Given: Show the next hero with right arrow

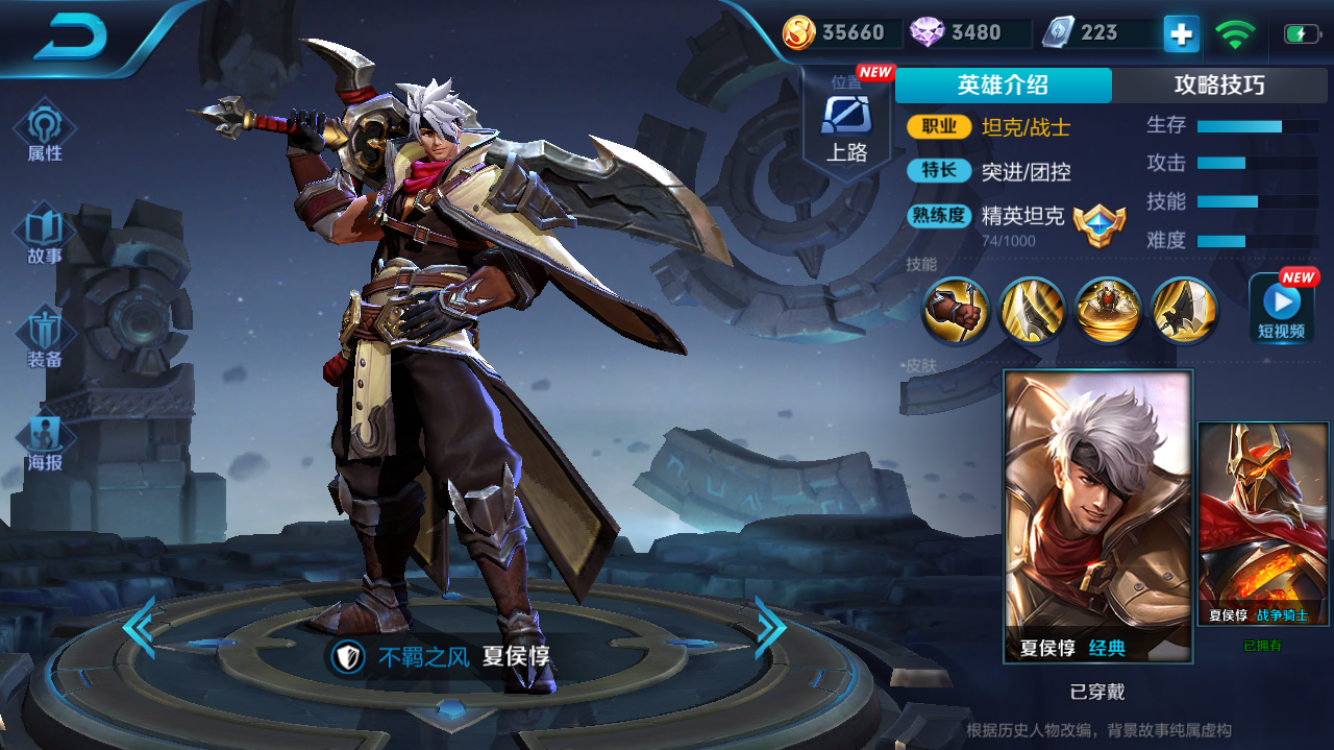Looking at the screenshot, I should tap(770, 626).
